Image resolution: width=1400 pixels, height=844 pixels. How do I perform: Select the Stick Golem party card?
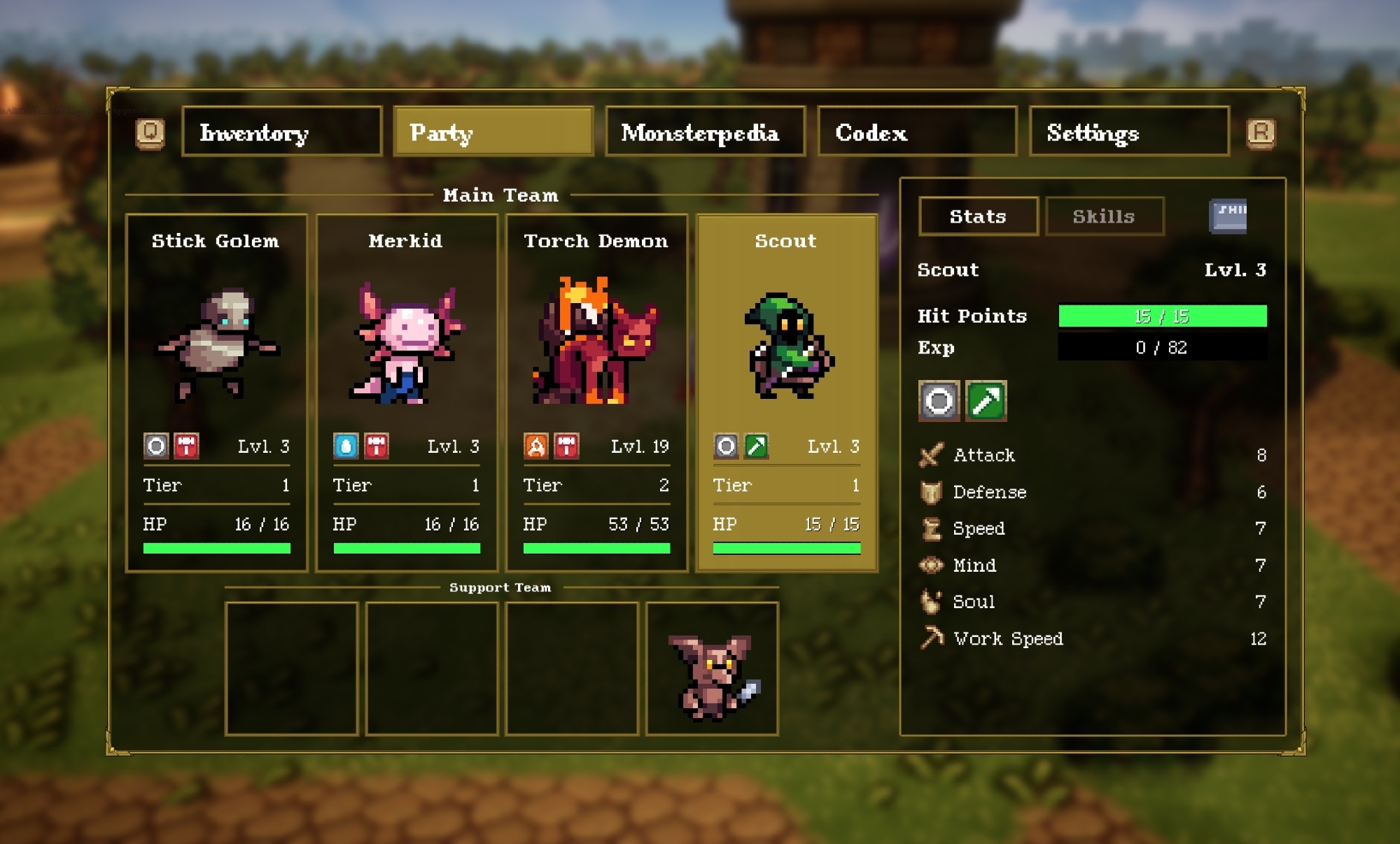[x=216, y=392]
